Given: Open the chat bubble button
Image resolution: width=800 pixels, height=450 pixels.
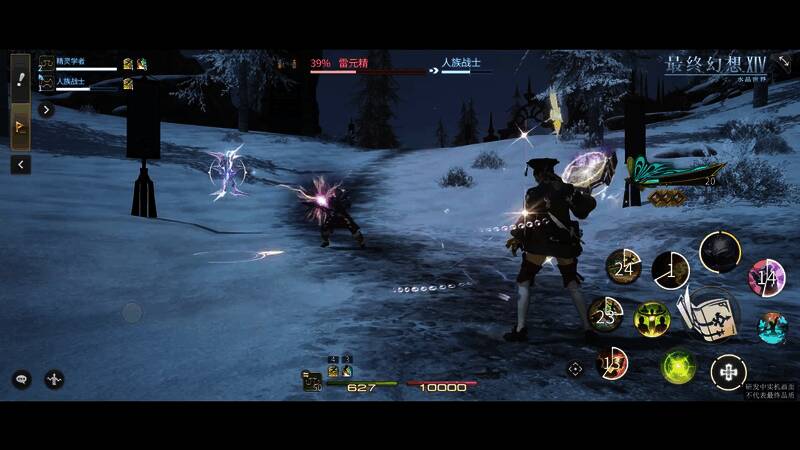Looking at the screenshot, I should pyautogui.click(x=21, y=379).
